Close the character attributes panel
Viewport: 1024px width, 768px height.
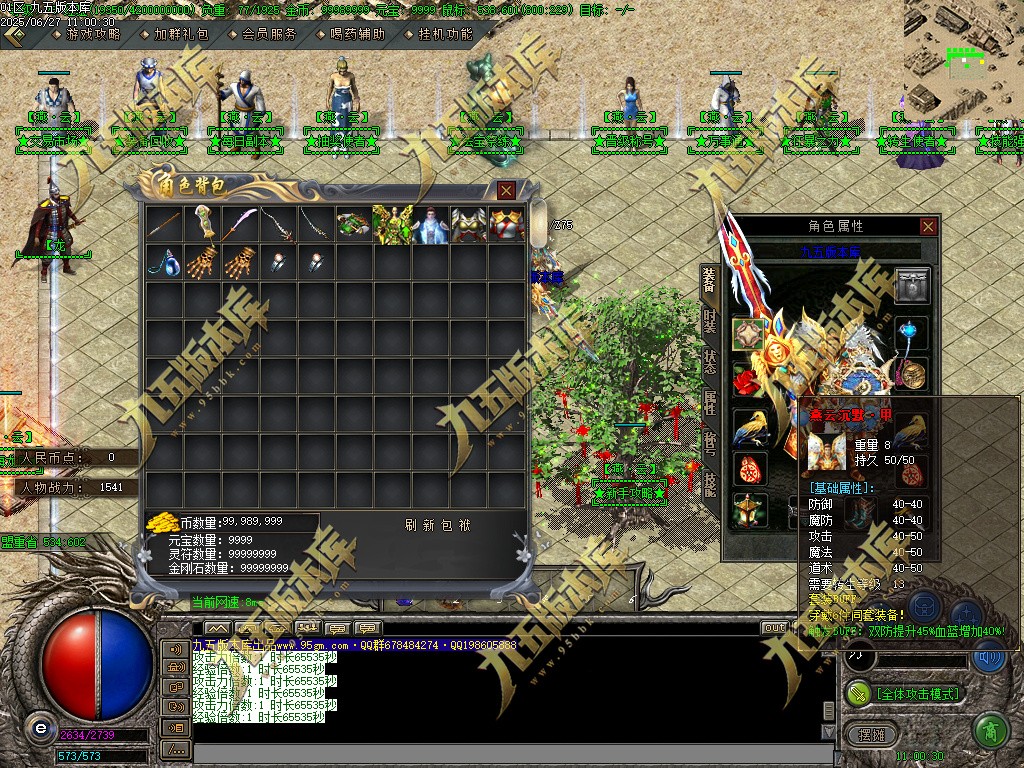(928, 227)
